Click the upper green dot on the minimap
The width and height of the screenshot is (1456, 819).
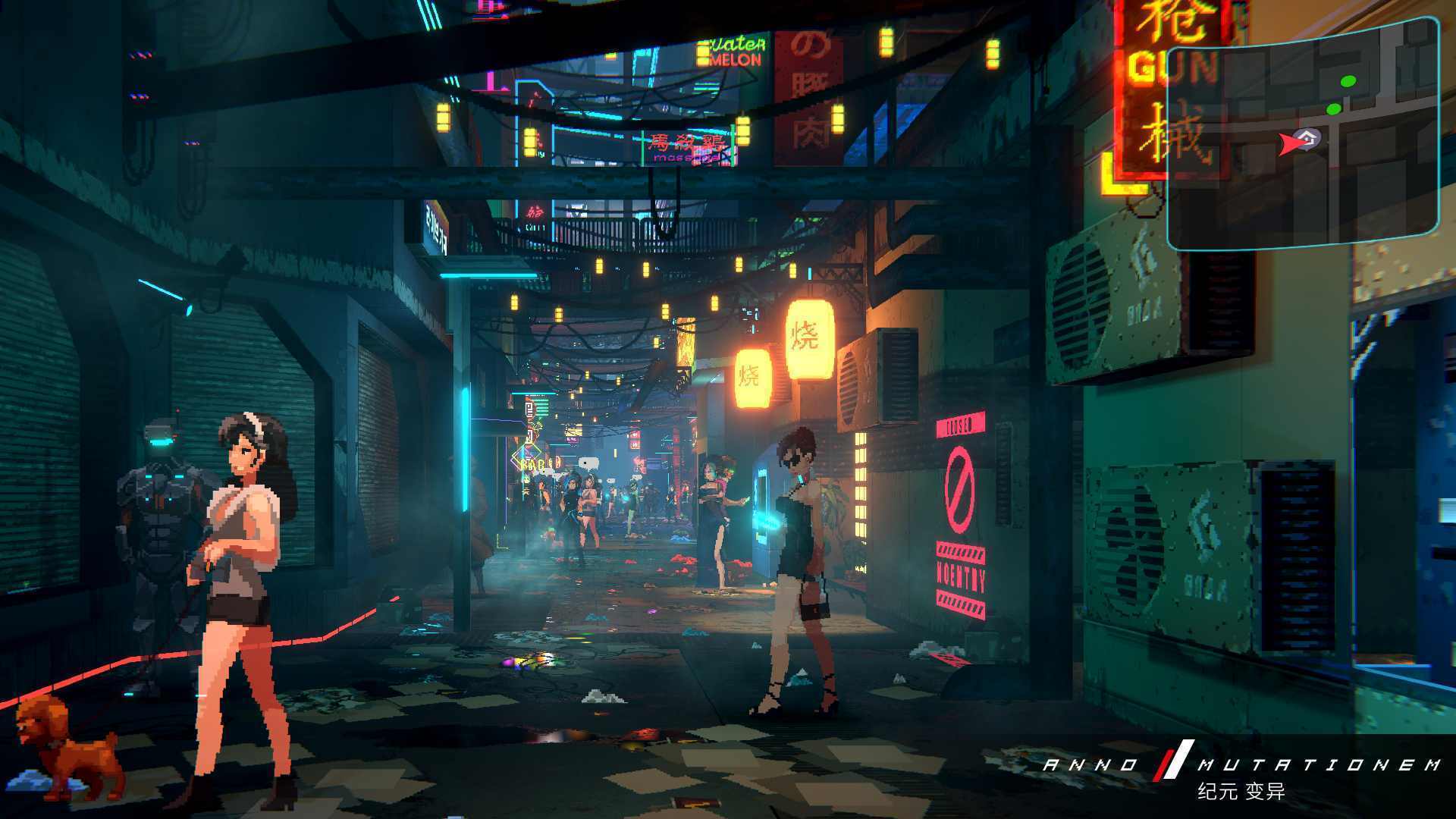click(1348, 81)
